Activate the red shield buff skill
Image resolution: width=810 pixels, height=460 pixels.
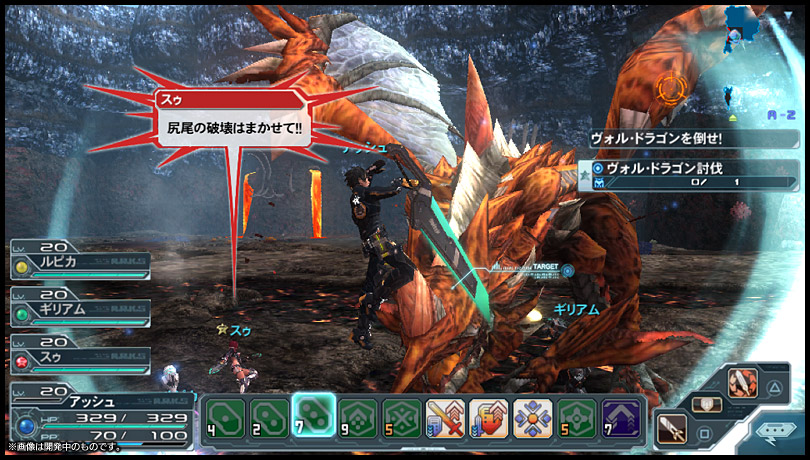(x=488, y=417)
